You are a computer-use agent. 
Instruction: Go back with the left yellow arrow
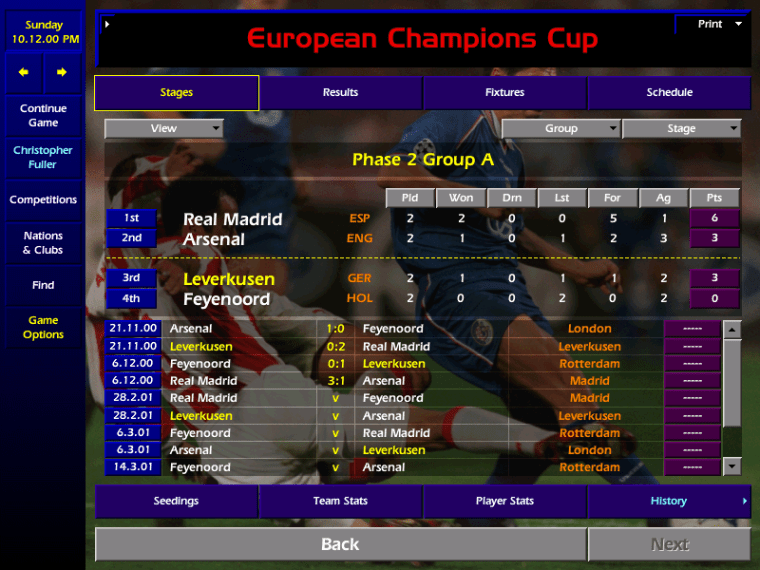pos(24,72)
